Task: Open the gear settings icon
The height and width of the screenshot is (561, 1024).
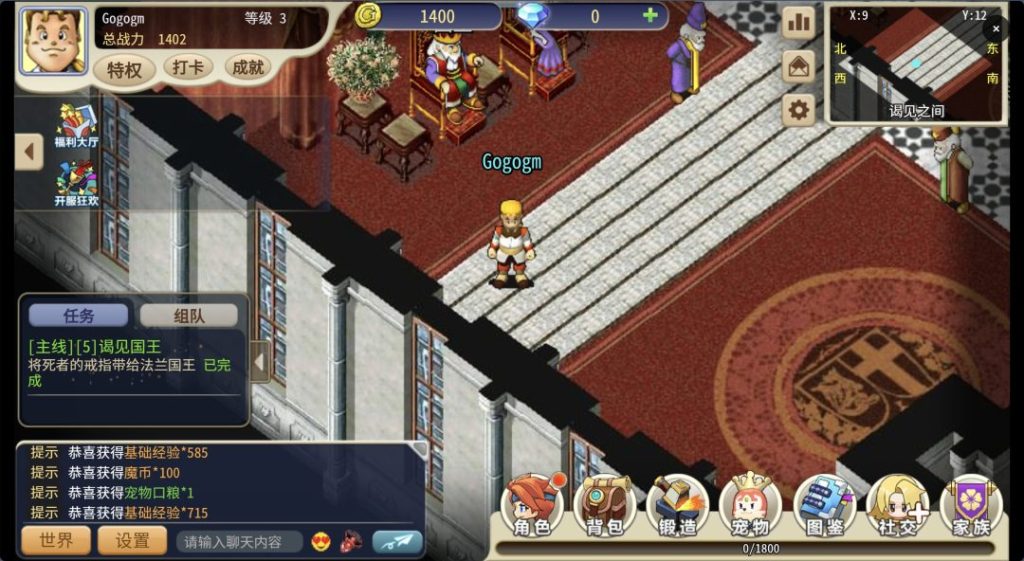Action: point(798,110)
